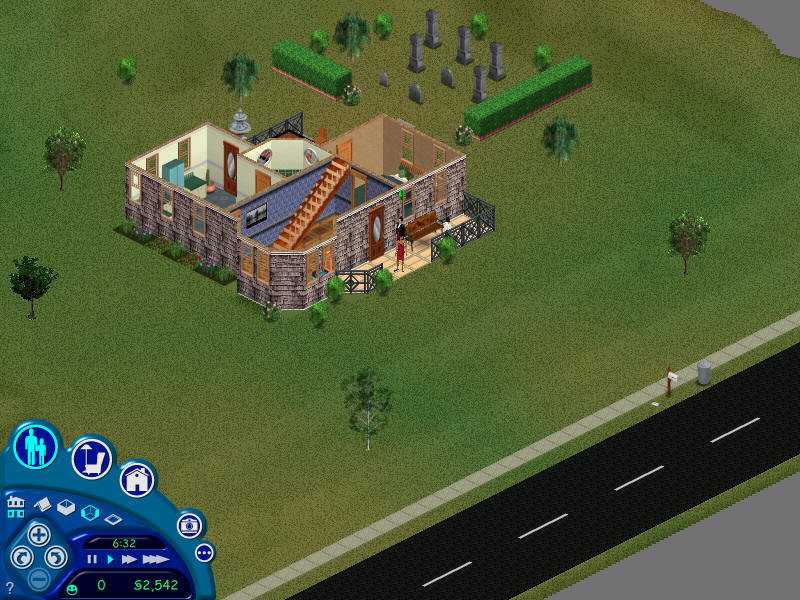This screenshot has width=800, height=600.
Task: Pause the game
Action: pos(93,560)
